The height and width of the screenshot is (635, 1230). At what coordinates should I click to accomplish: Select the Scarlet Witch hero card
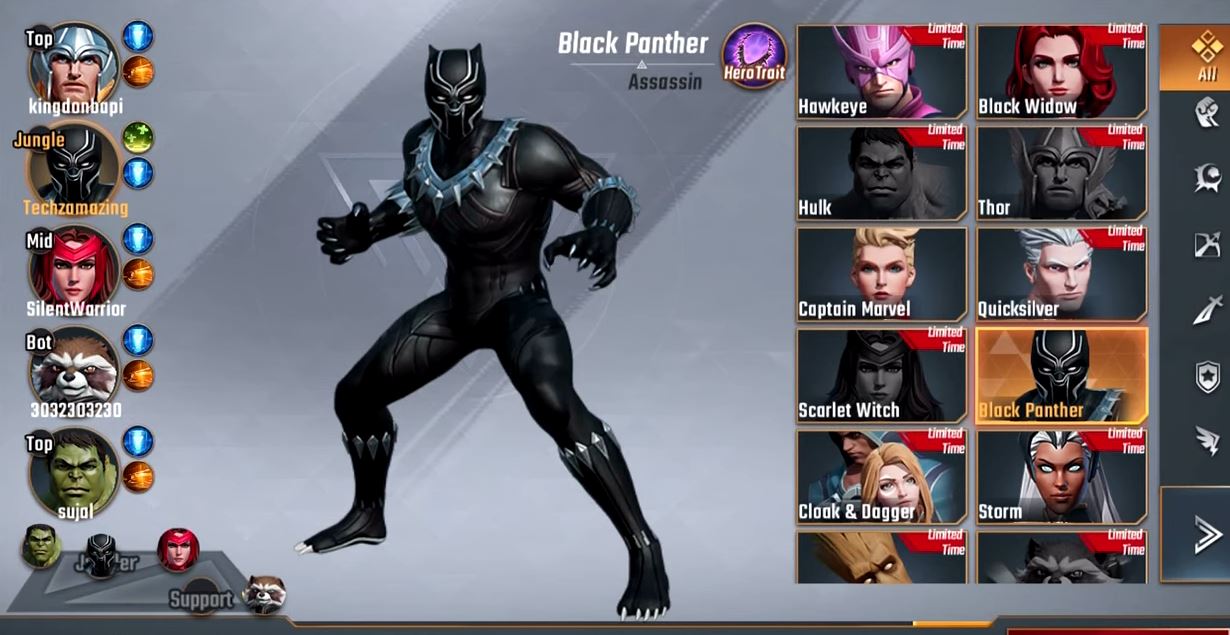click(881, 376)
